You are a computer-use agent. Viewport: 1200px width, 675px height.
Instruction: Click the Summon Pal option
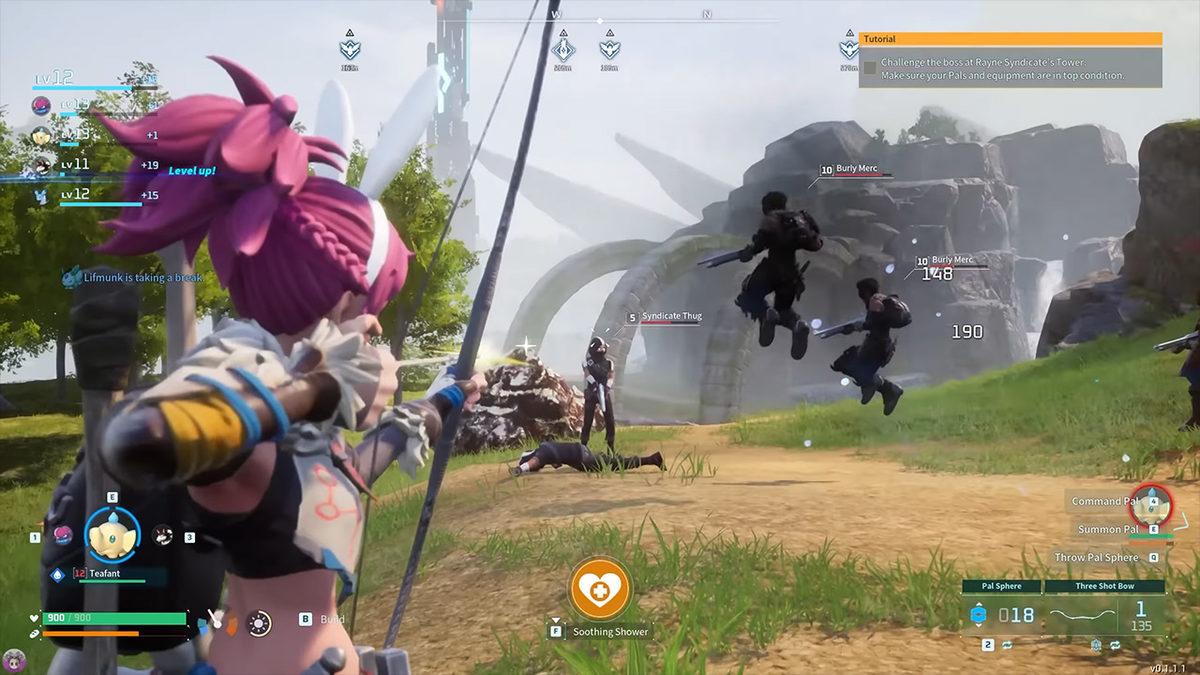(x=1107, y=529)
